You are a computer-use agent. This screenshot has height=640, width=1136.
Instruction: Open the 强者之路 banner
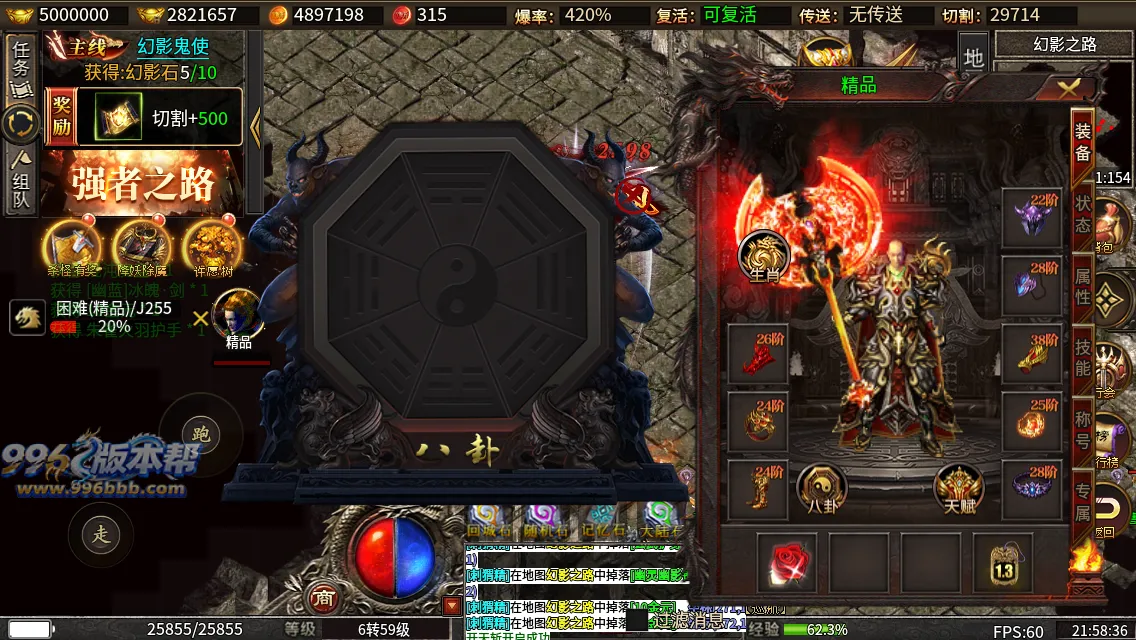coord(142,184)
